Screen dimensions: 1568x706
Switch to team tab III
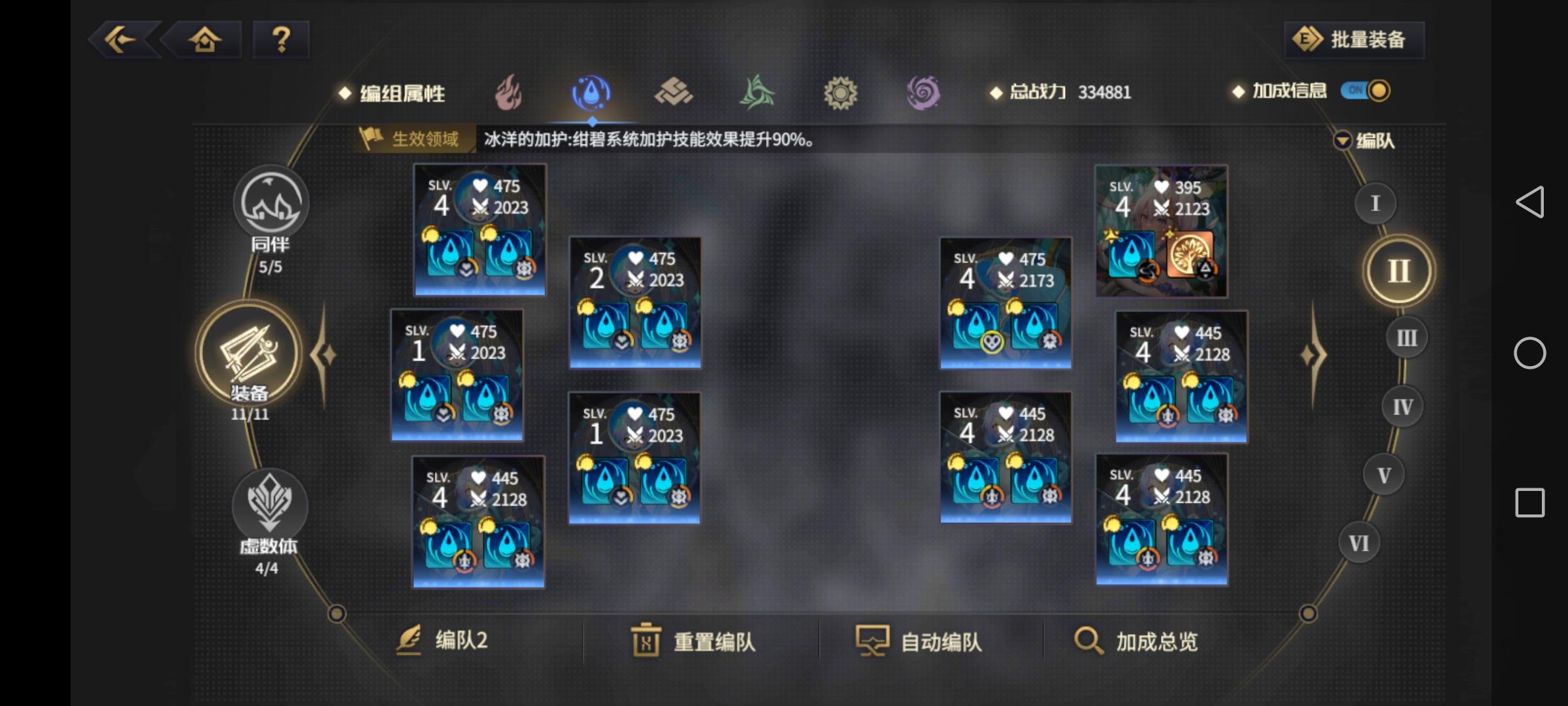click(x=1405, y=338)
